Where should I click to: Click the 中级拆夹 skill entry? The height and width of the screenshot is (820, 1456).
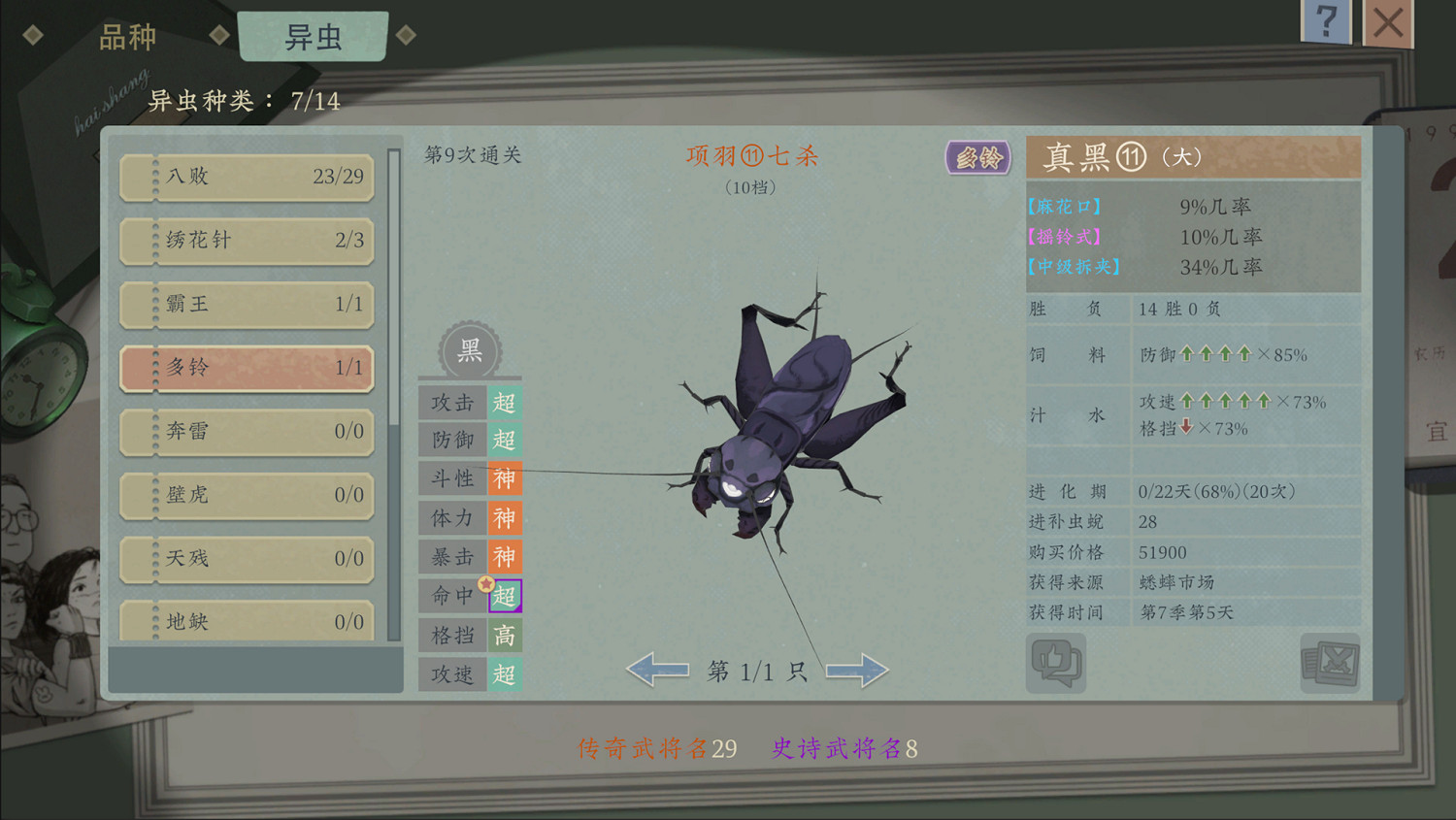click(1072, 268)
